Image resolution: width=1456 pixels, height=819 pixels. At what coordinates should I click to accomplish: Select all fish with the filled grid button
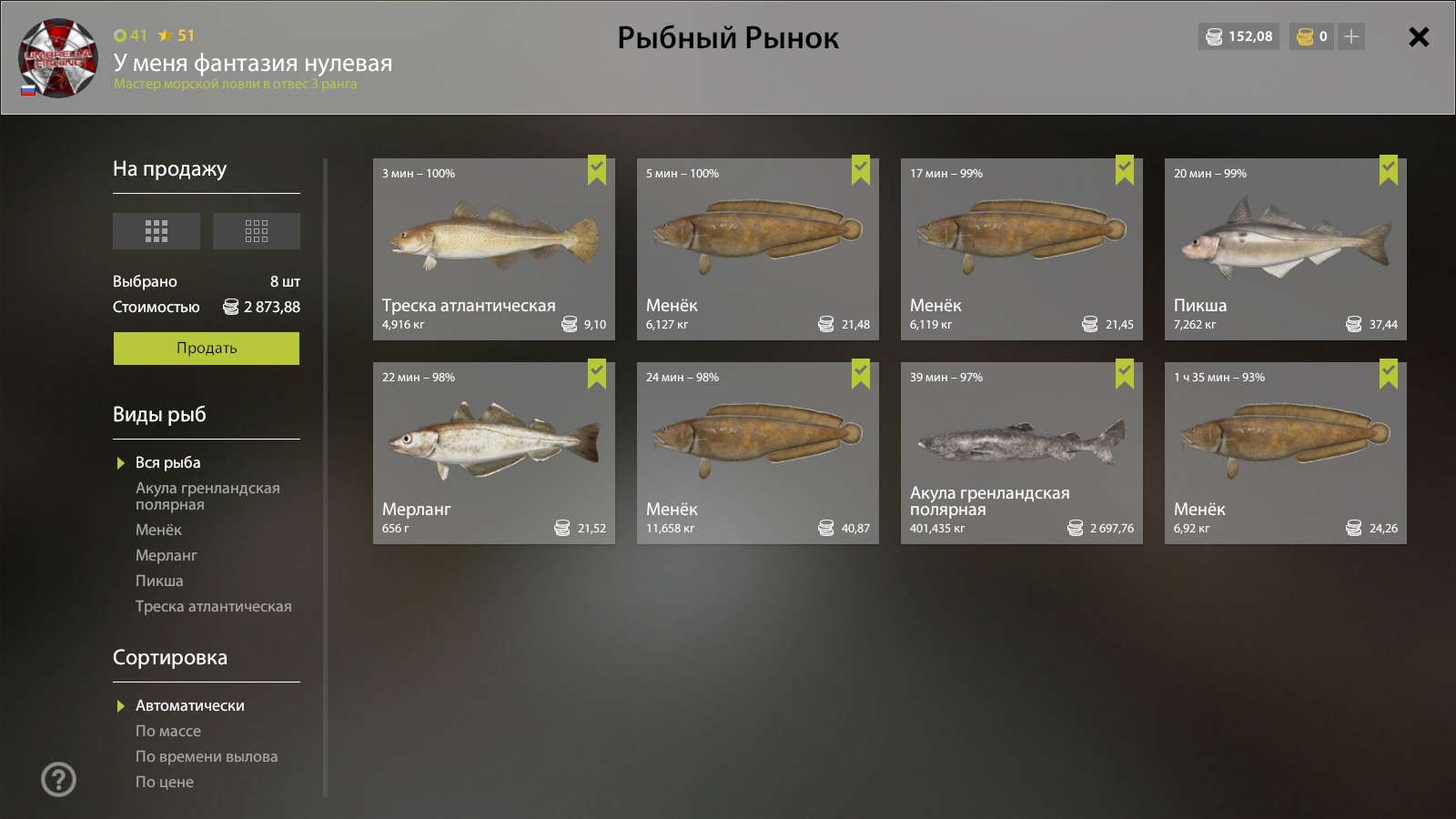(x=157, y=231)
